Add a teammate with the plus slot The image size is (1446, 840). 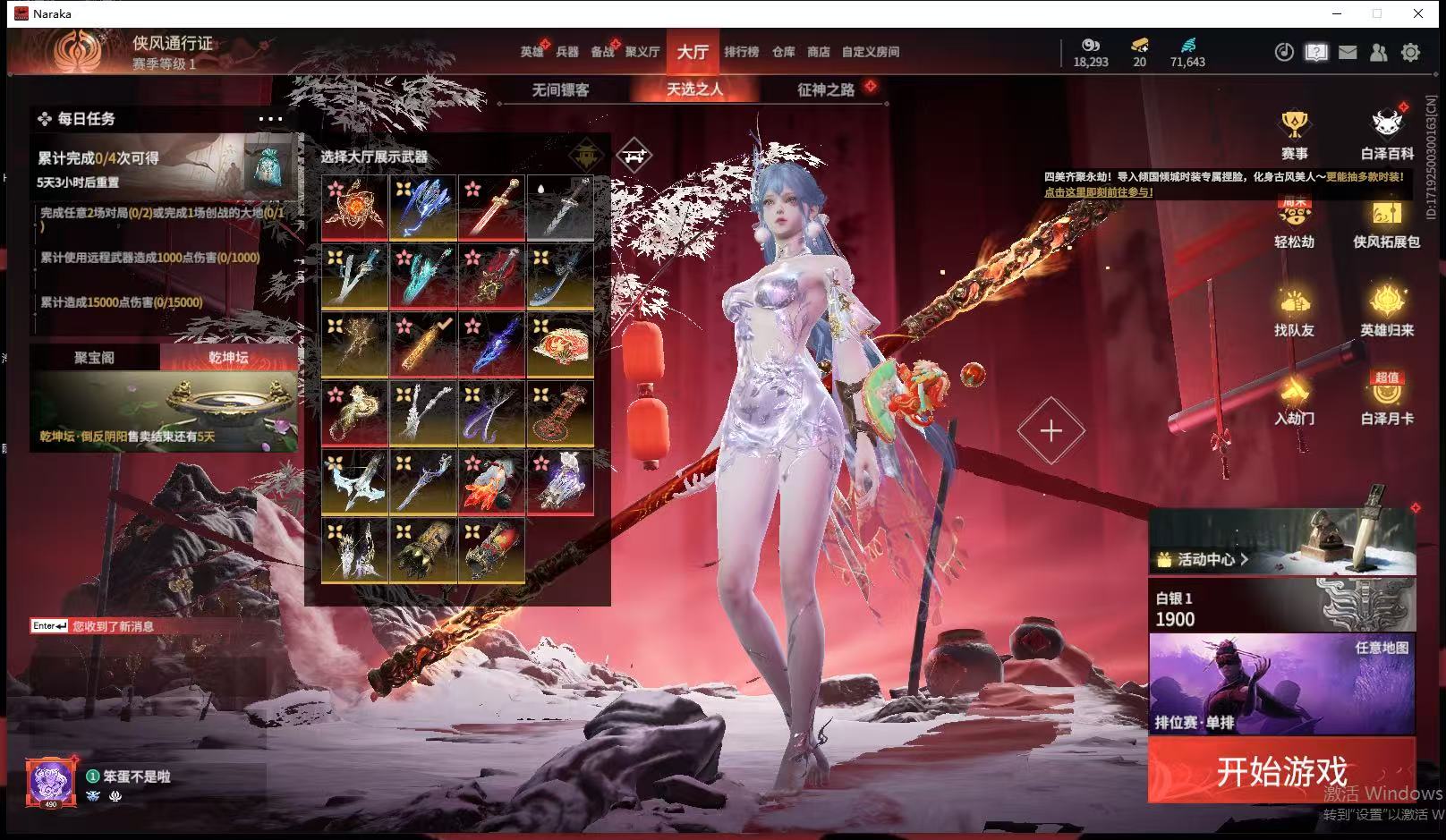[x=1050, y=431]
